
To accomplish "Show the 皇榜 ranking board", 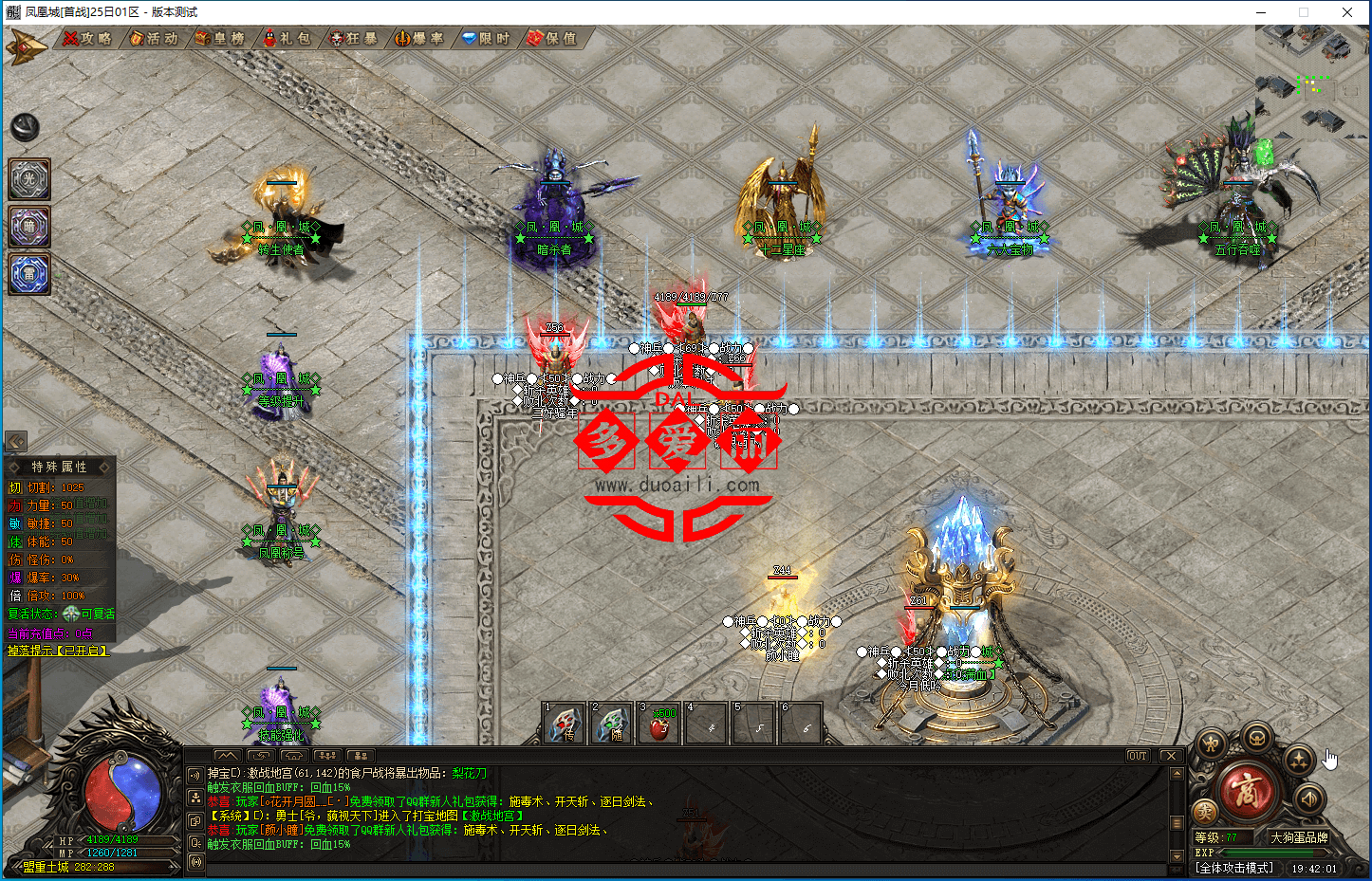I will 221,39.
